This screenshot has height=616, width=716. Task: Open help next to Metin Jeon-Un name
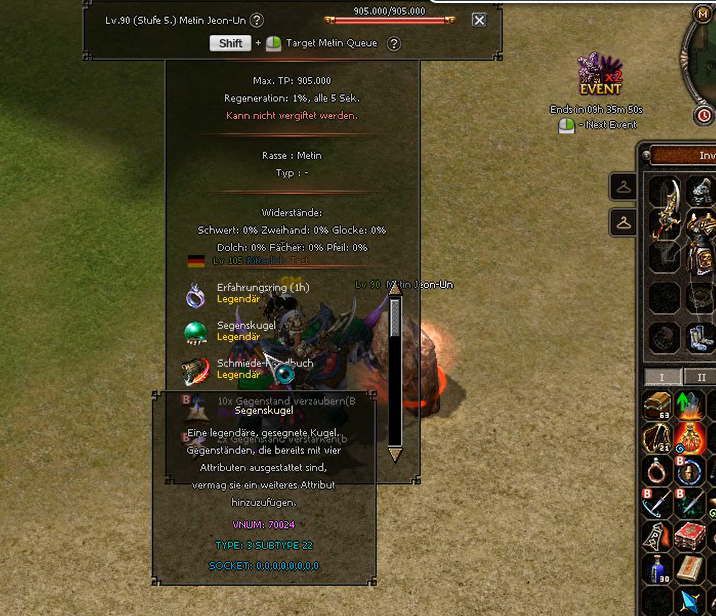(x=257, y=20)
